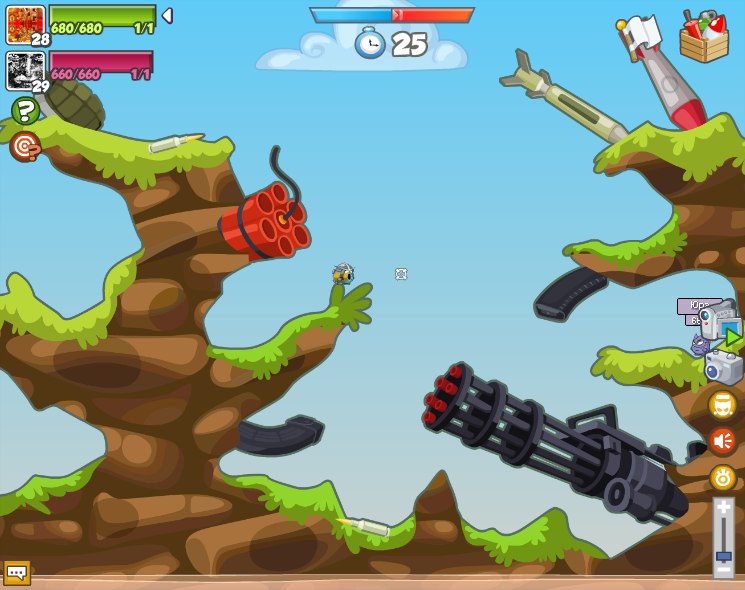Image resolution: width=745 pixels, height=590 pixels.
Task: Toggle the sound speaker button
Action: 722,440
